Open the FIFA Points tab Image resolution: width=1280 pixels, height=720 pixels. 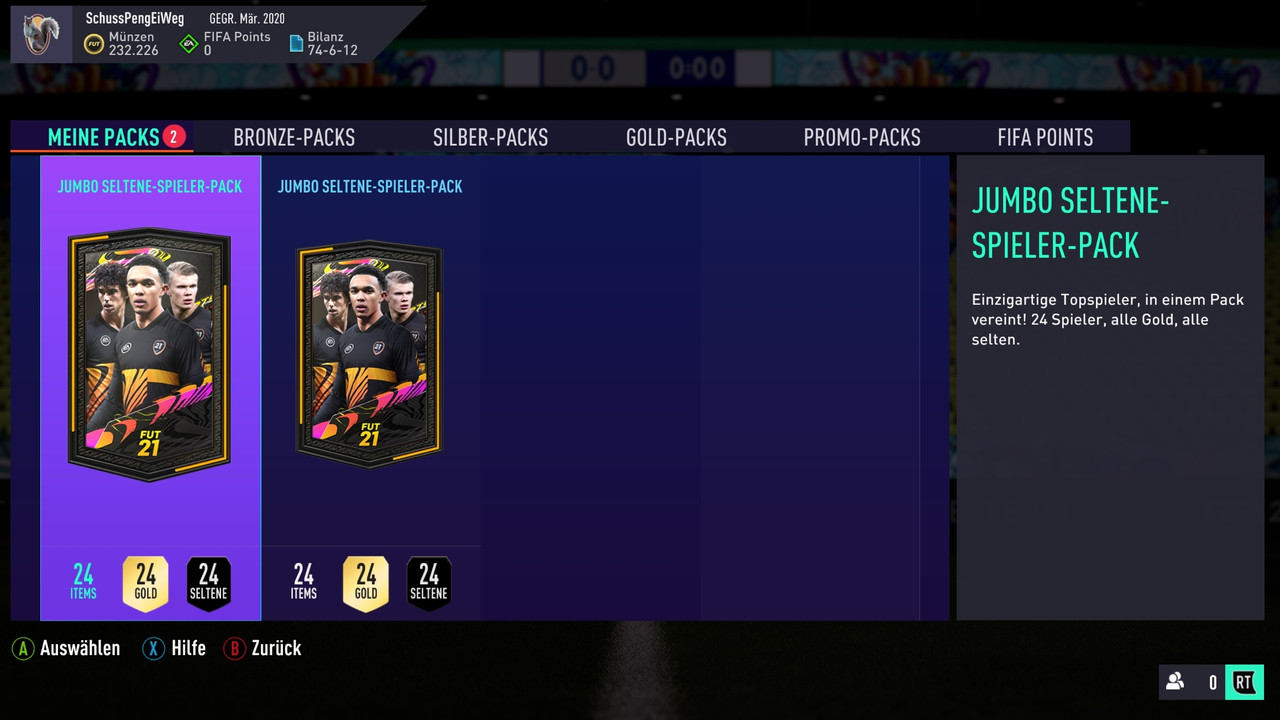(1045, 137)
